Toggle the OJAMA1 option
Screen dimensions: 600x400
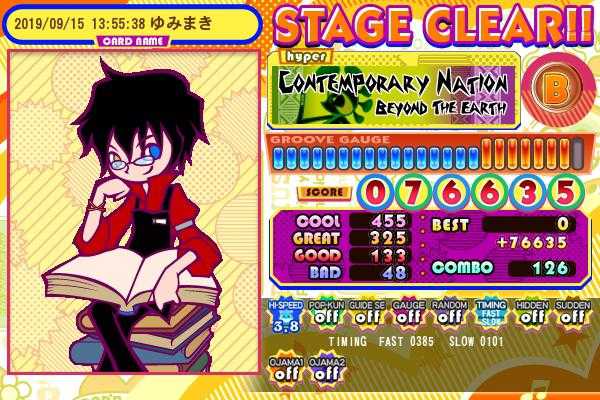point(285,368)
